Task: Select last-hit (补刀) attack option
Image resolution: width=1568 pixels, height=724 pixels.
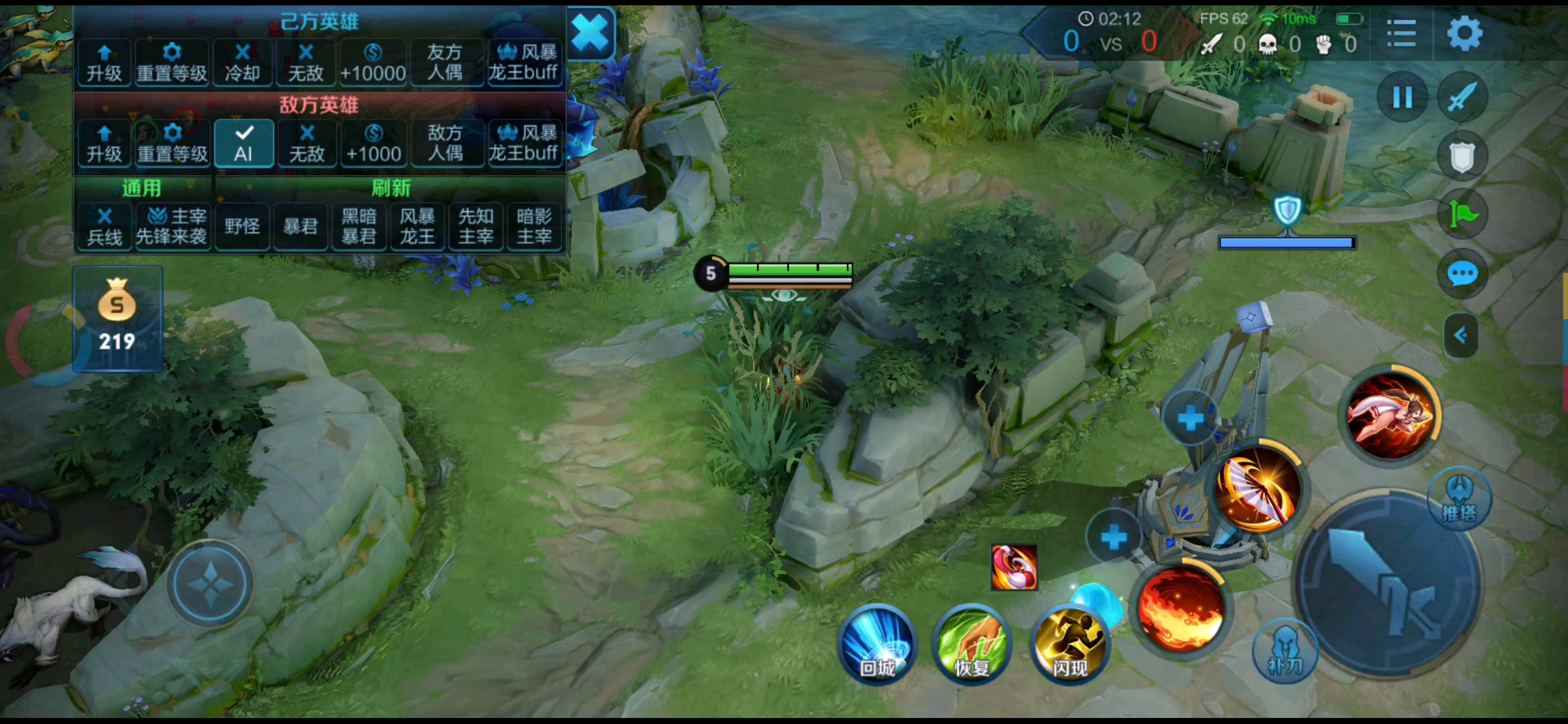Action: coord(1285,652)
